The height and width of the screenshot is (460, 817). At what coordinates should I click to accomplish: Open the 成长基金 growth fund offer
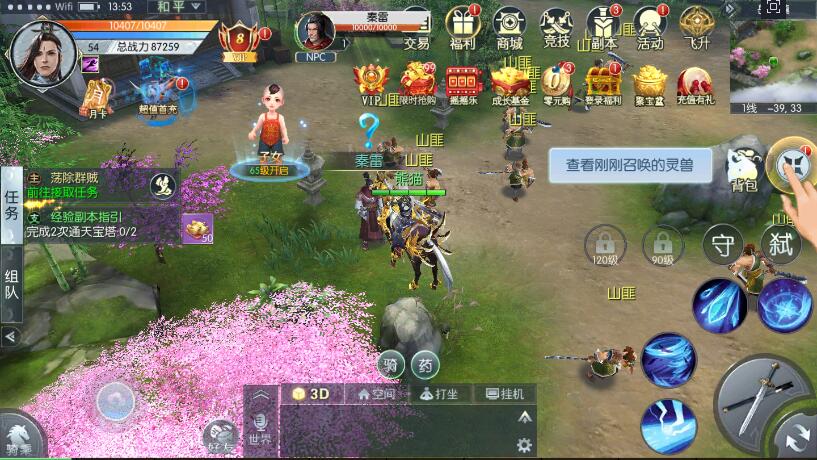coord(509,84)
